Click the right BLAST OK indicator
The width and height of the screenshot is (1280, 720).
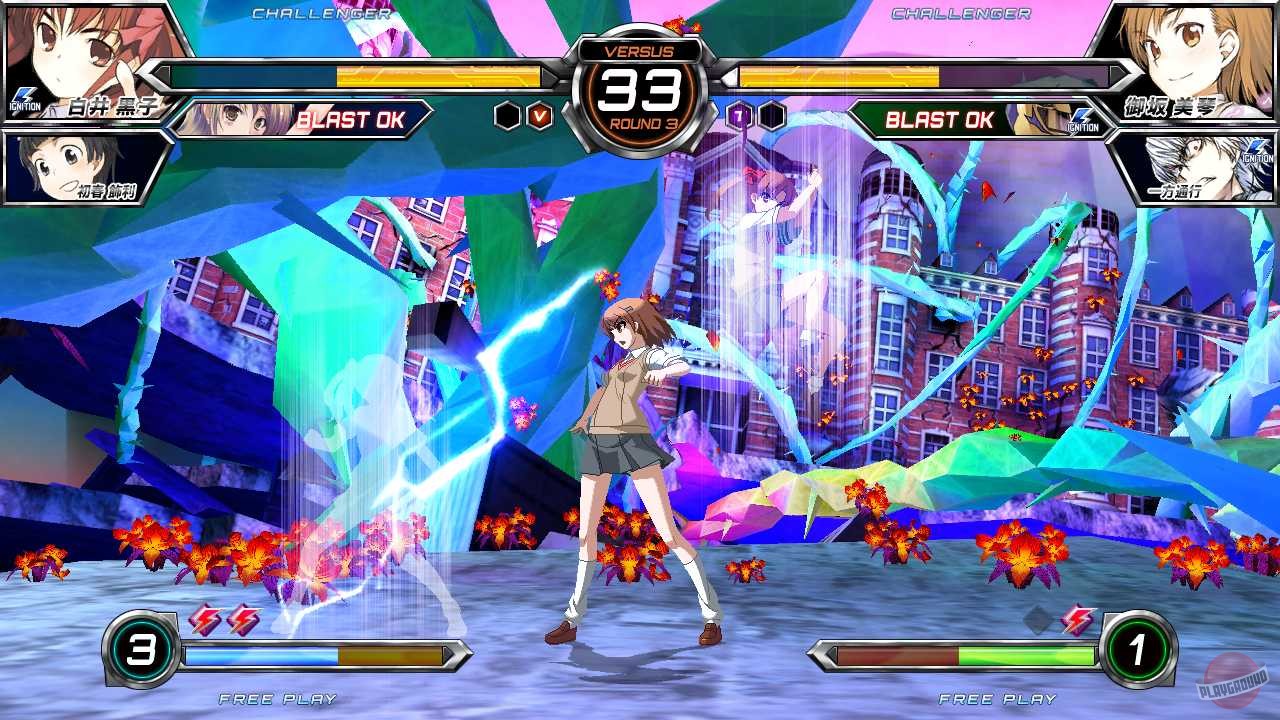pos(938,121)
